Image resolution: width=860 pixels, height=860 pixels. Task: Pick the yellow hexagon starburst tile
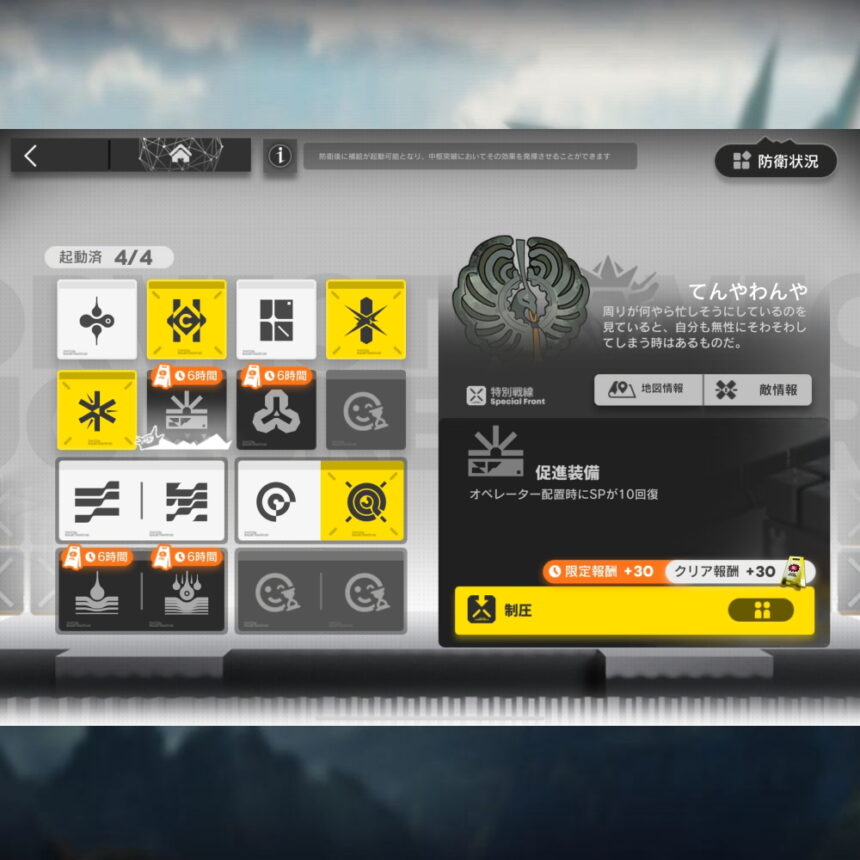point(366,320)
